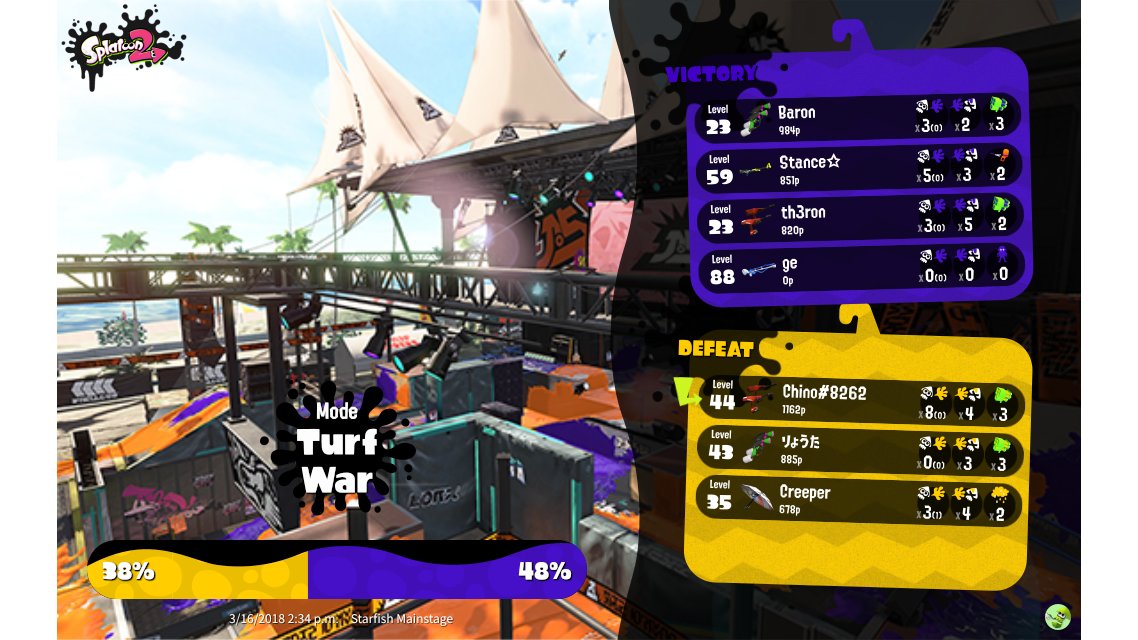Open Stance's result row
Image resolution: width=1138 pixels, height=640 pixels.
pos(860,167)
